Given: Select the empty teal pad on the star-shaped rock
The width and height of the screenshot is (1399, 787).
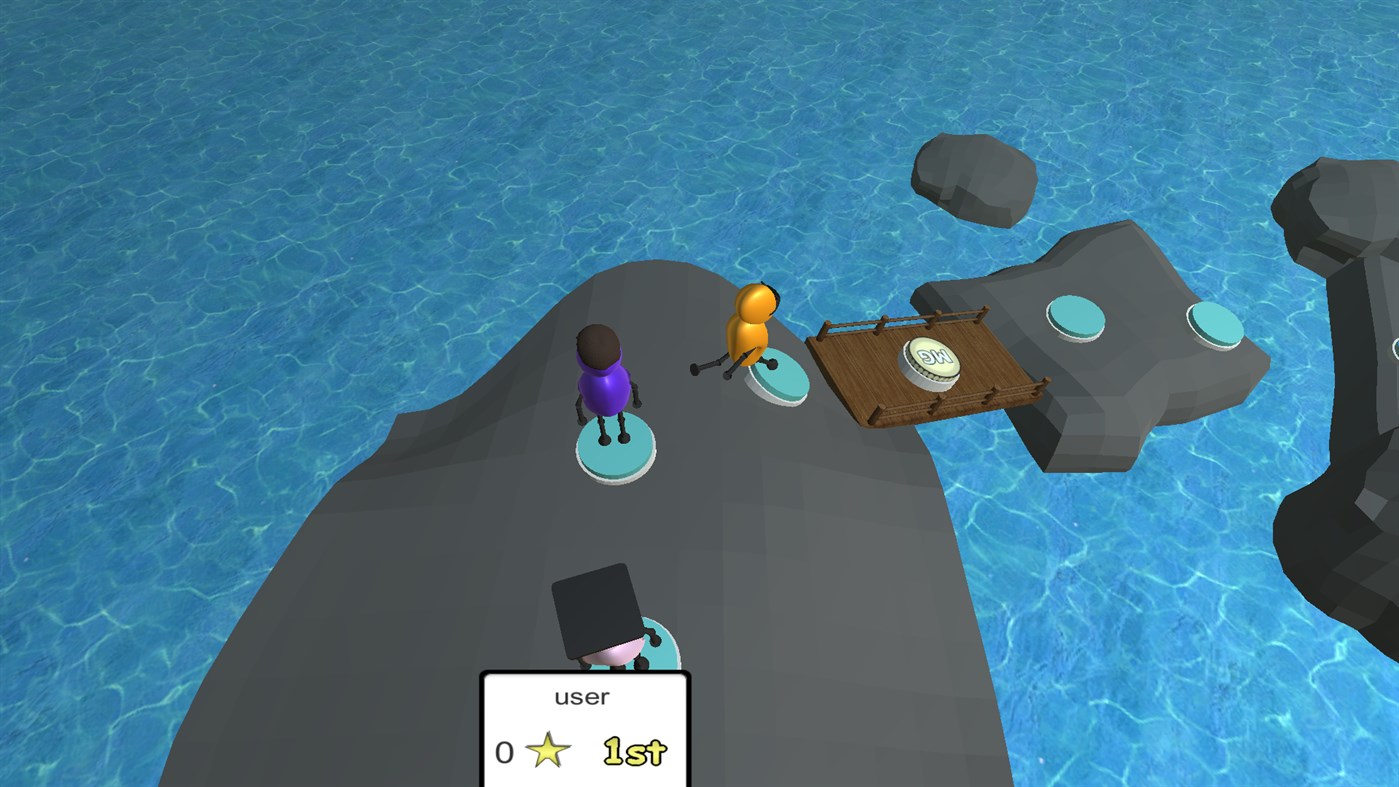Looking at the screenshot, I should (x=1077, y=318).
